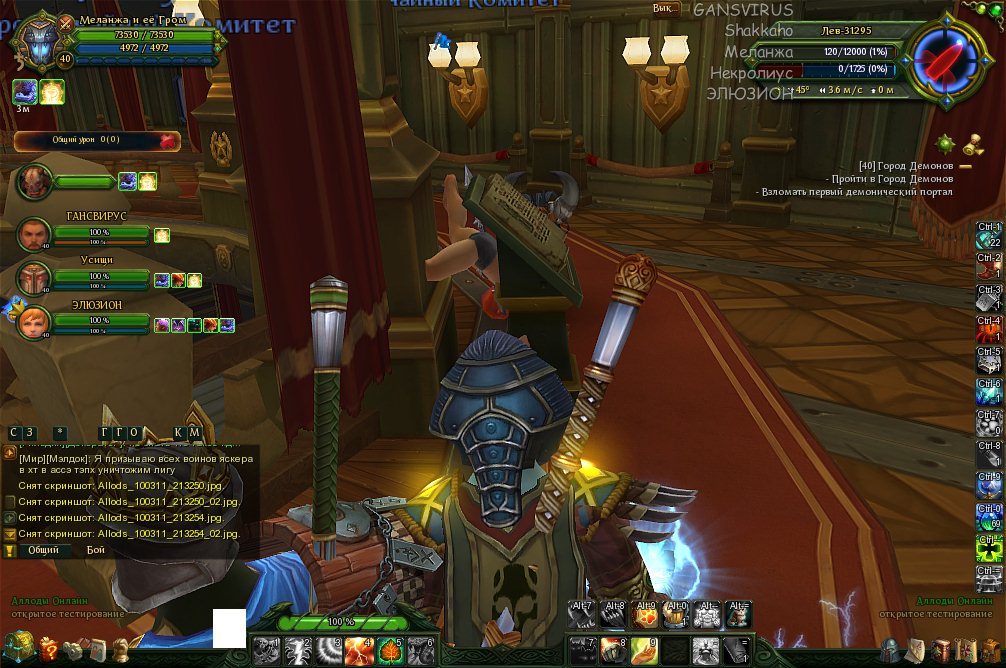Click the question mark help icon
The width and height of the screenshot is (1006, 668).
[x=47, y=652]
